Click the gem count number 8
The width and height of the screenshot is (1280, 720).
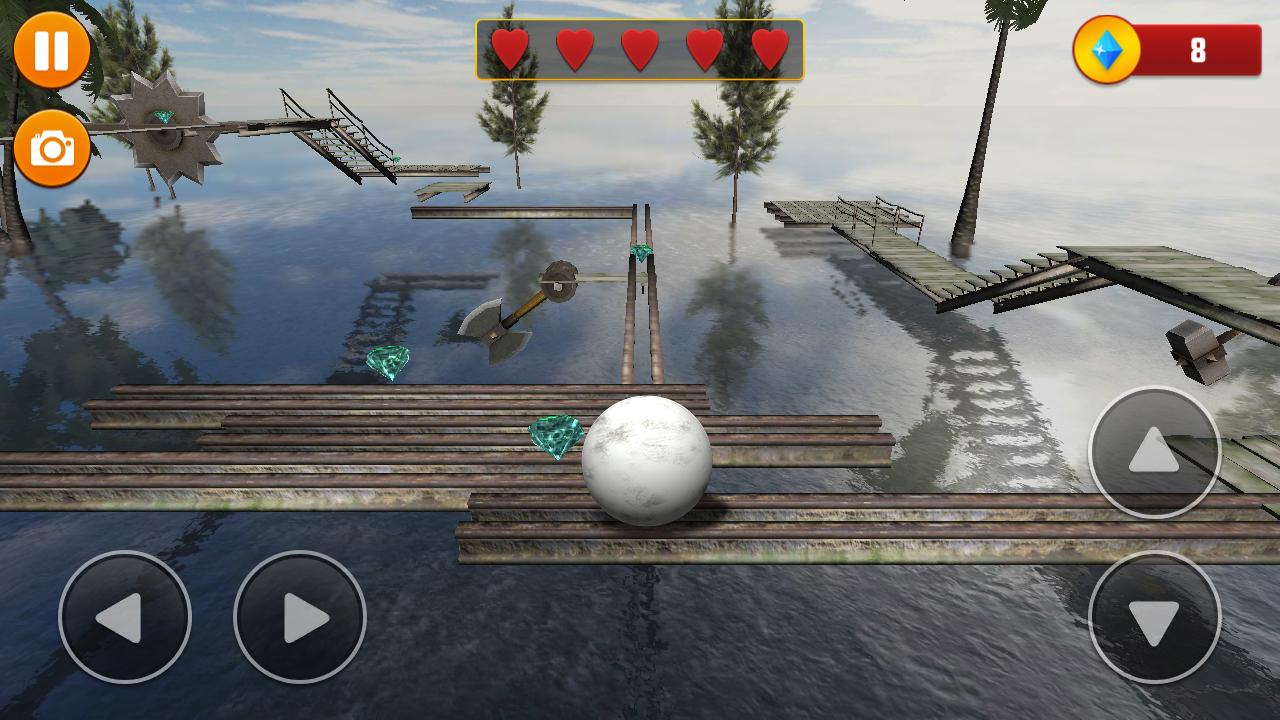tap(1197, 47)
